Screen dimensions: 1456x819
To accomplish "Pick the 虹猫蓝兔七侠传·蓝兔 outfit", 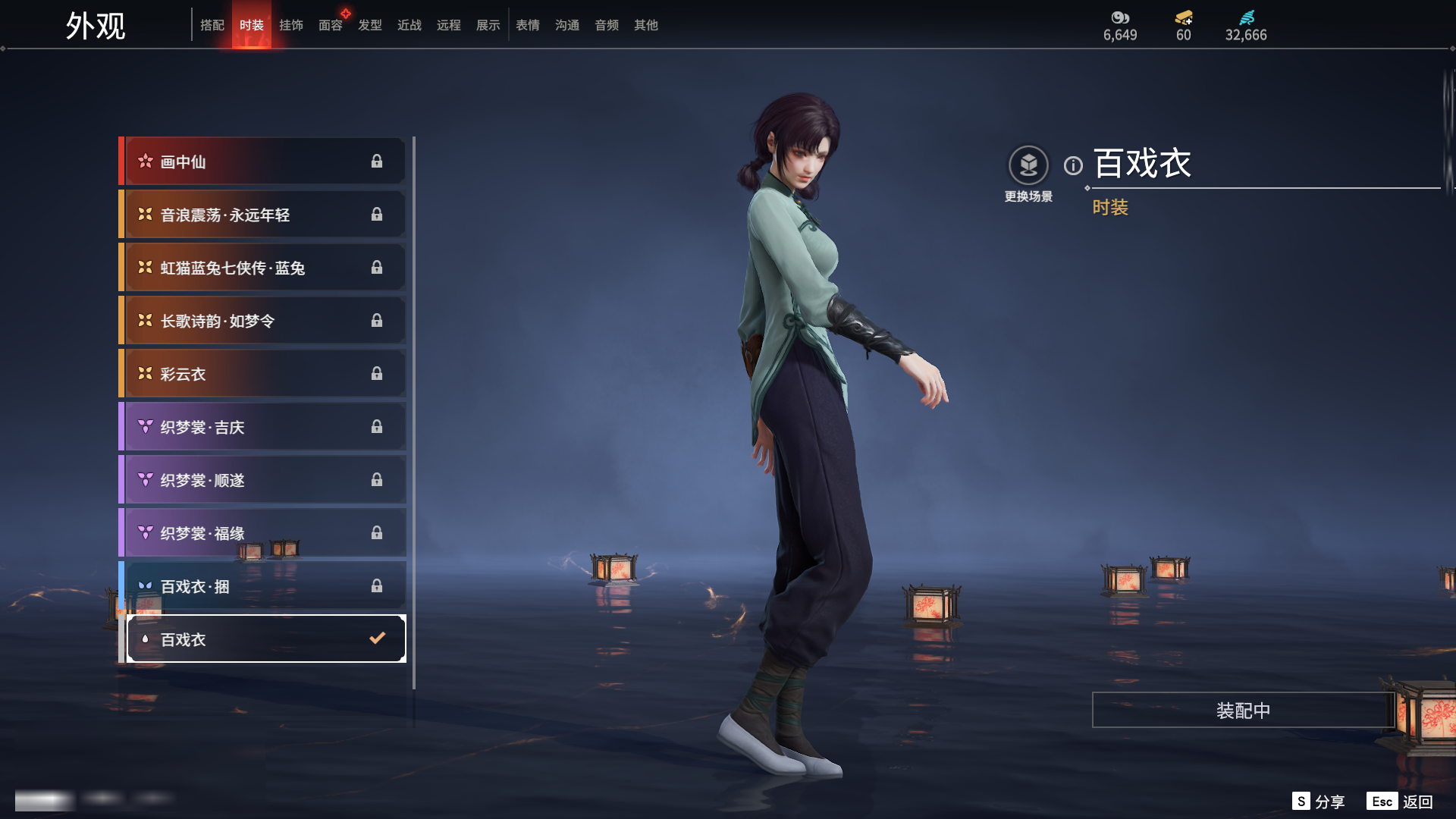I will pos(262,268).
